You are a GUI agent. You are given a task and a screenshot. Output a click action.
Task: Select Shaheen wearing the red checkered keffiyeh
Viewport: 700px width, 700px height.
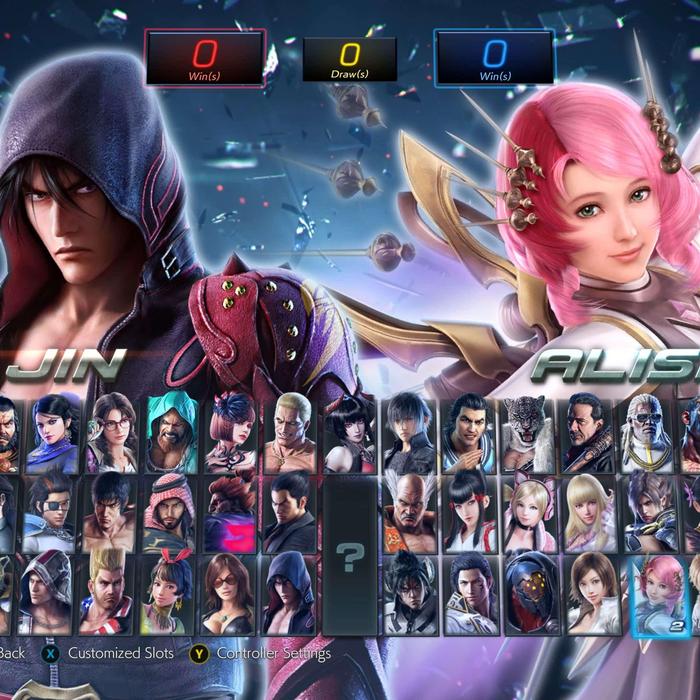click(173, 512)
